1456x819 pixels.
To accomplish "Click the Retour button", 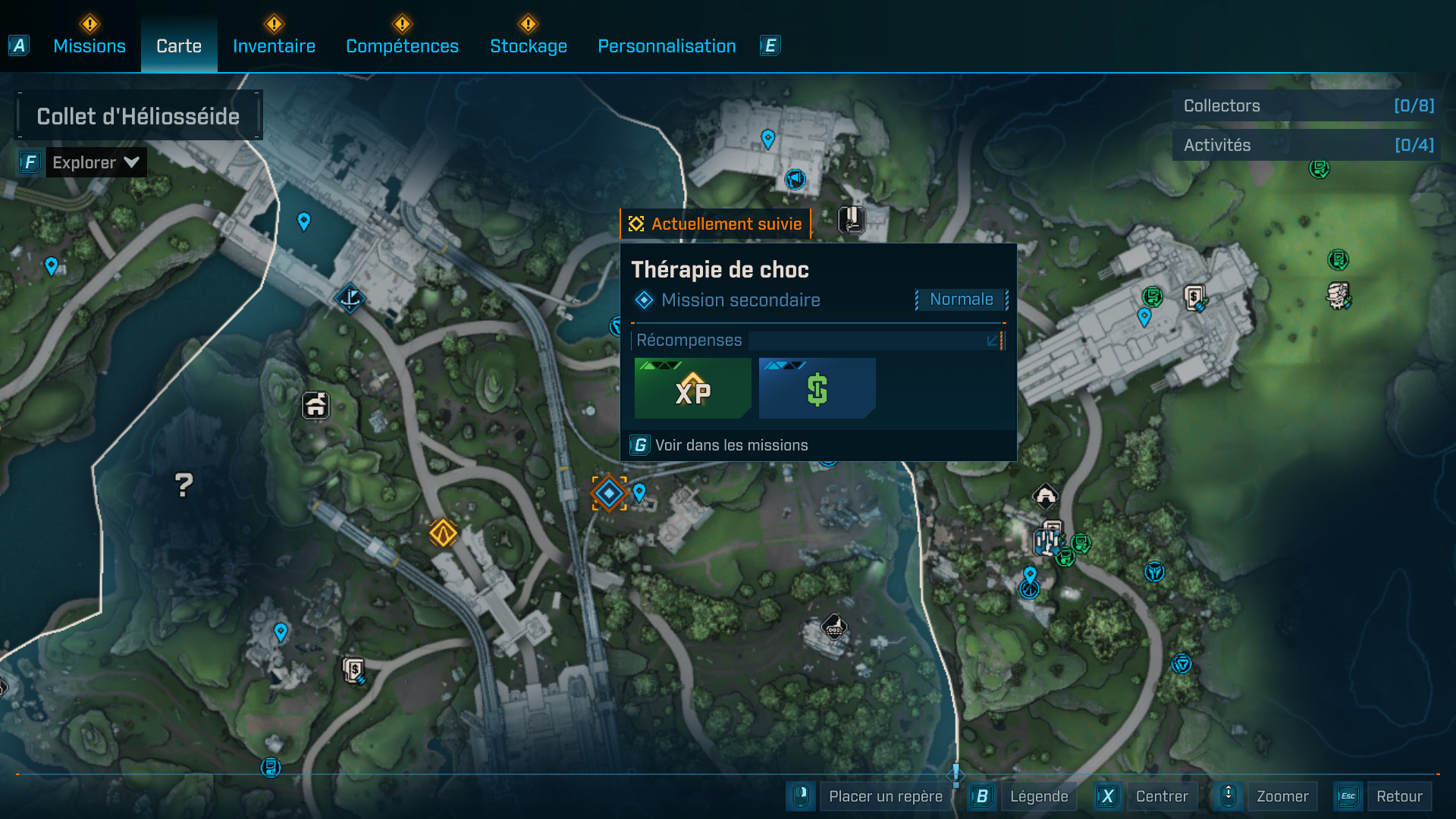I will (1398, 796).
